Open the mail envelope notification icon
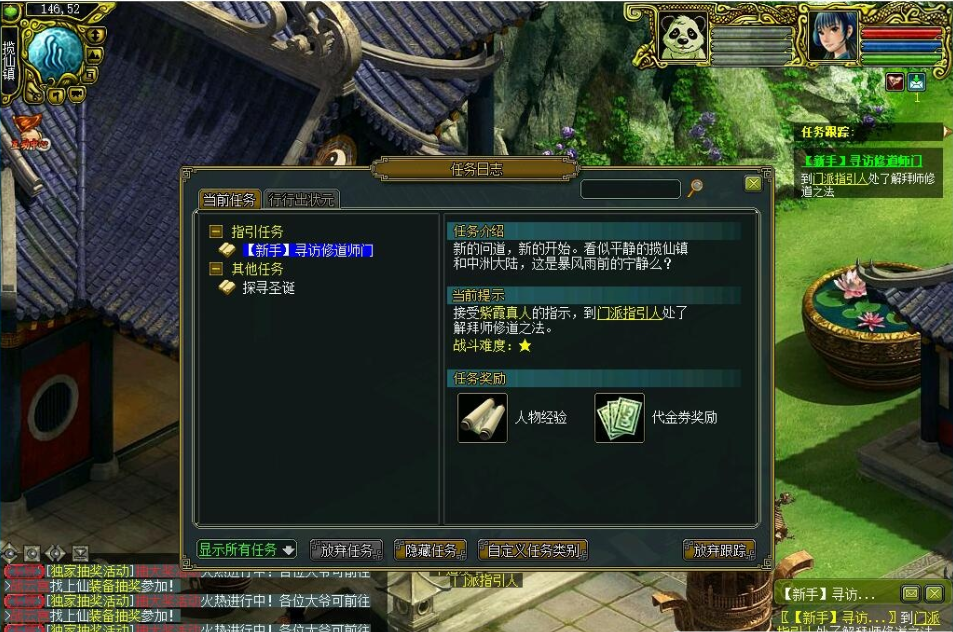This screenshot has width=953, height=632. click(917, 82)
